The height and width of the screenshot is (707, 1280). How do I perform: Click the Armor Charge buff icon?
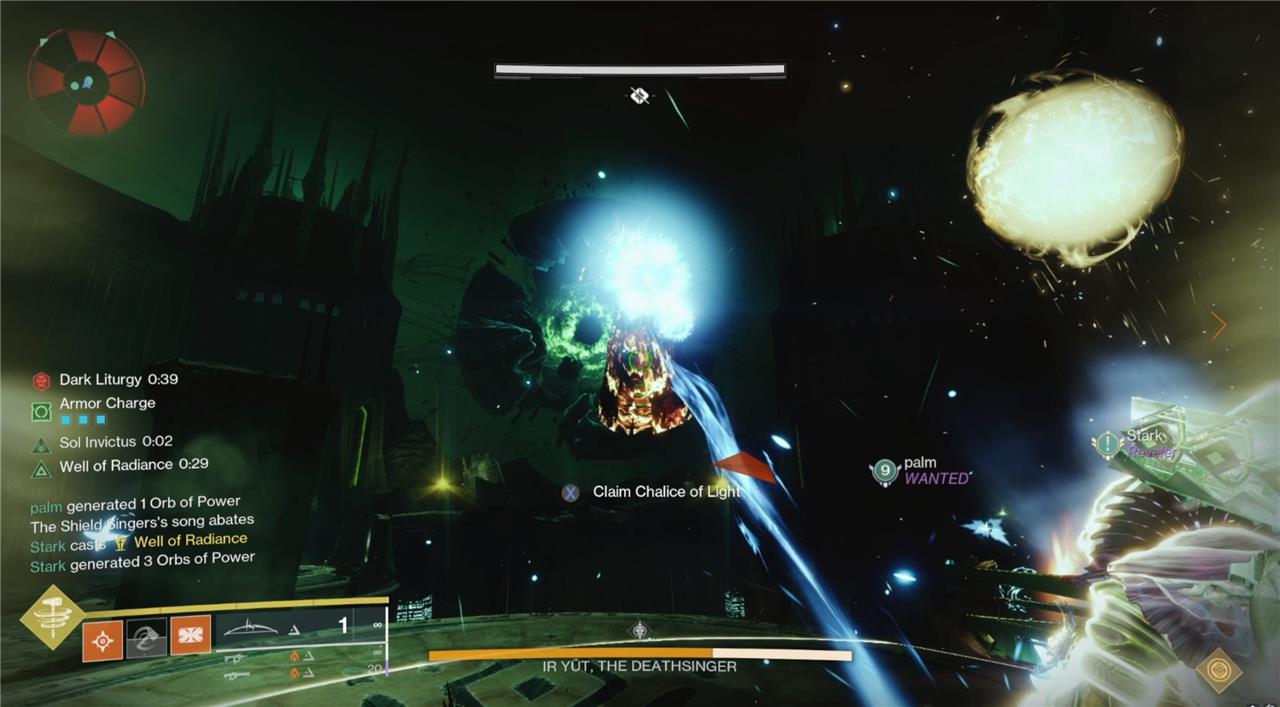click(41, 410)
